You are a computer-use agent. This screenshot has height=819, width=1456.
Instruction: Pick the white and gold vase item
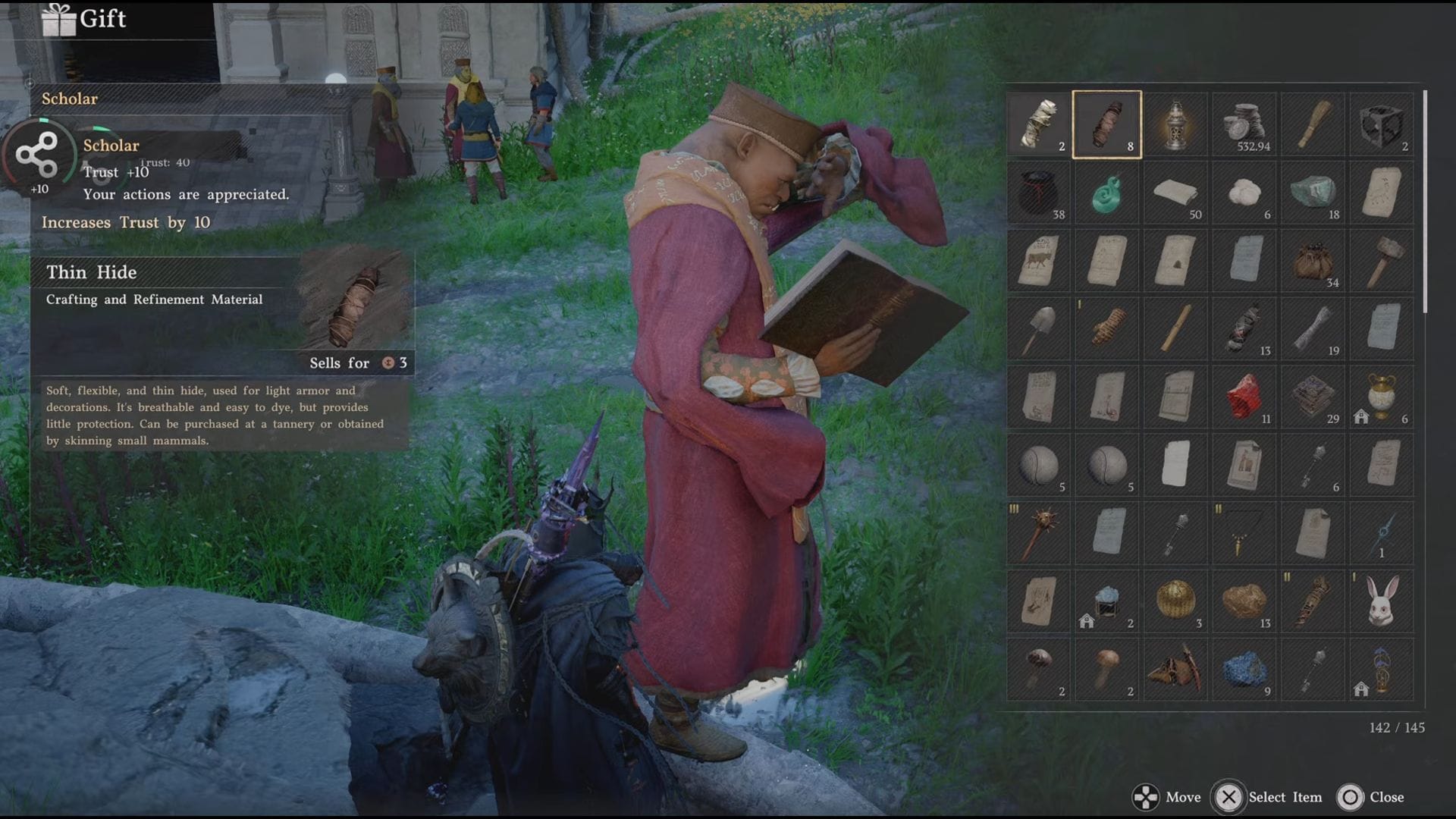pos(1381,397)
